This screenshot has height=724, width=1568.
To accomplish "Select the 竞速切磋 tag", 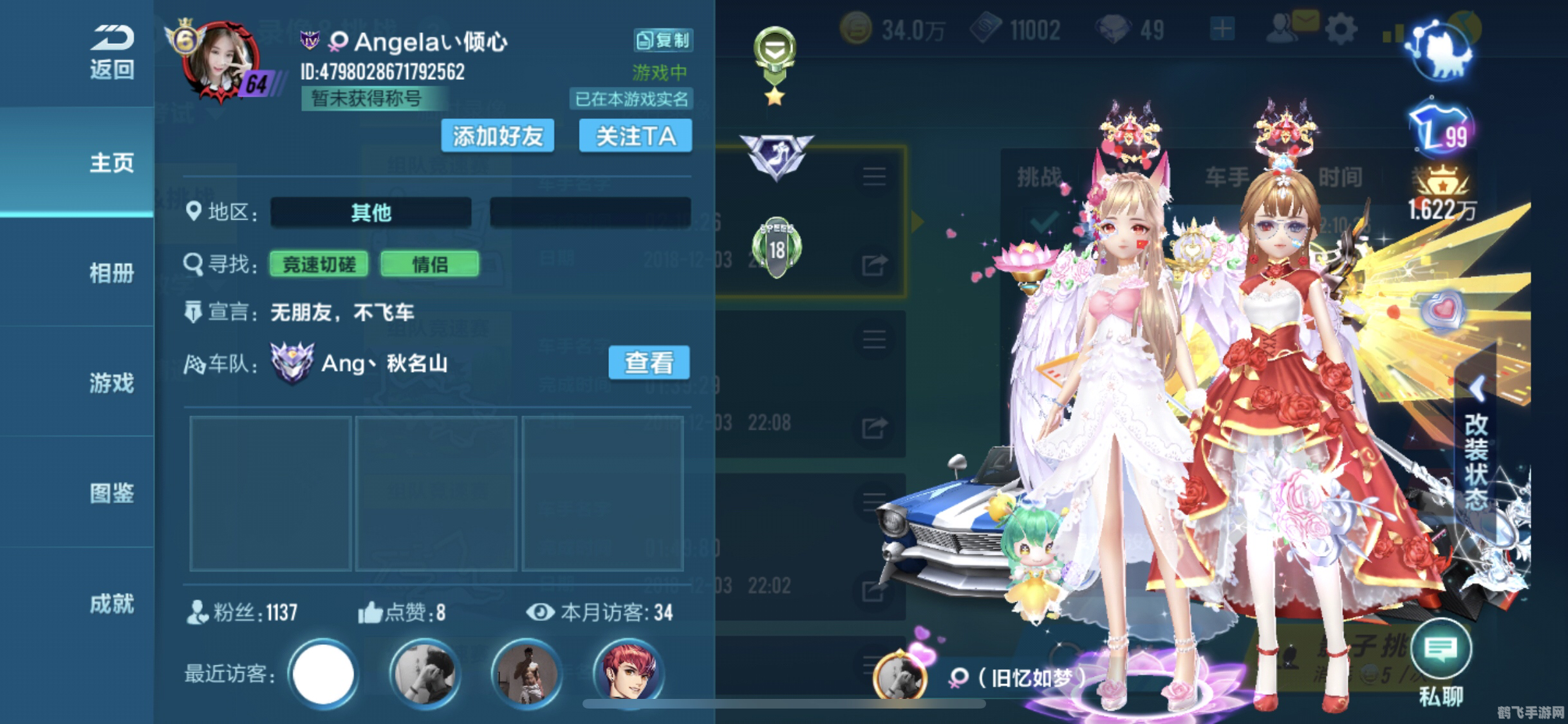I will coord(319,265).
